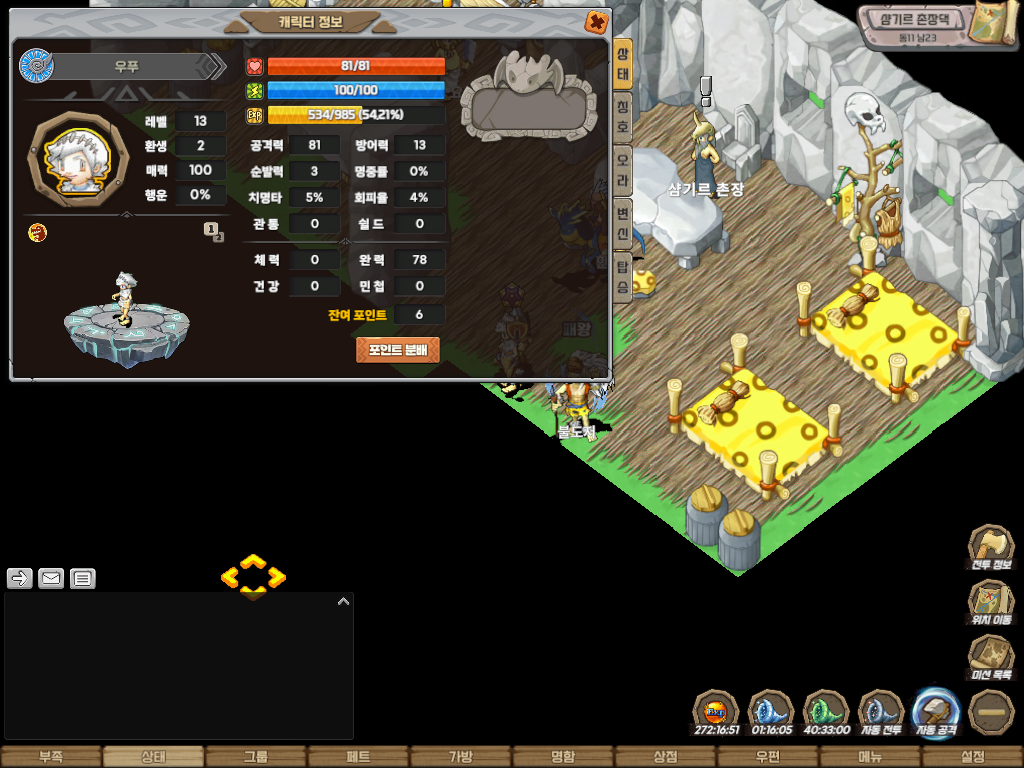The image size is (1024, 768).
Task: Open 전투 정보 axe icon
Action: (x=990, y=548)
